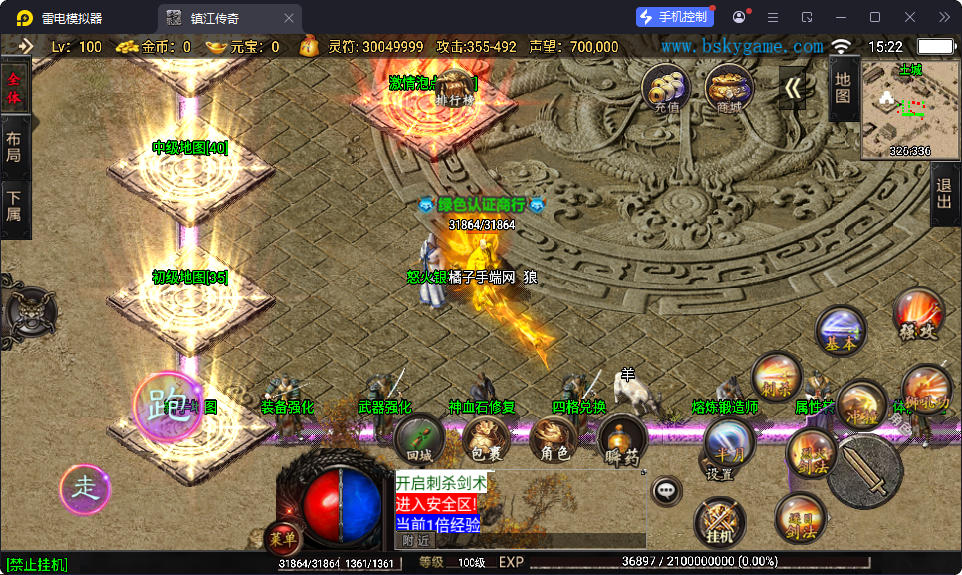Open the 手机控制 phone control panel
Image resolution: width=962 pixels, height=575 pixels.
[675, 17]
